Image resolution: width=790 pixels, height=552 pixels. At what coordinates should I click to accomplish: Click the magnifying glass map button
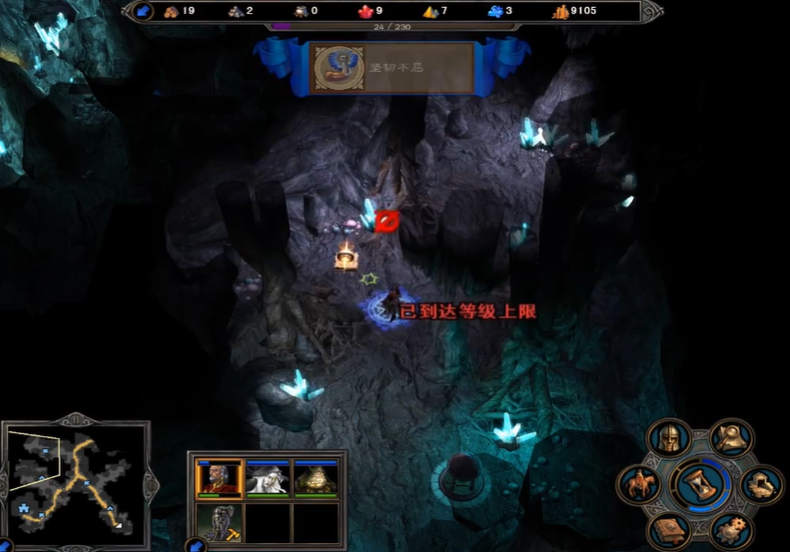pos(731,437)
